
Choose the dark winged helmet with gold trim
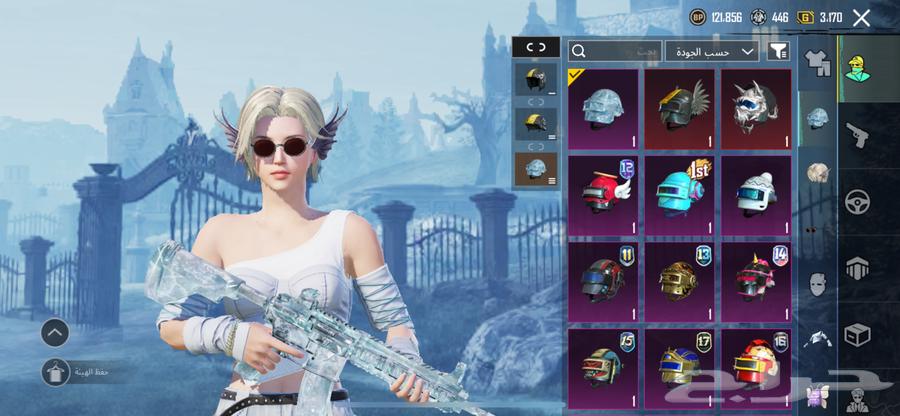click(x=679, y=109)
